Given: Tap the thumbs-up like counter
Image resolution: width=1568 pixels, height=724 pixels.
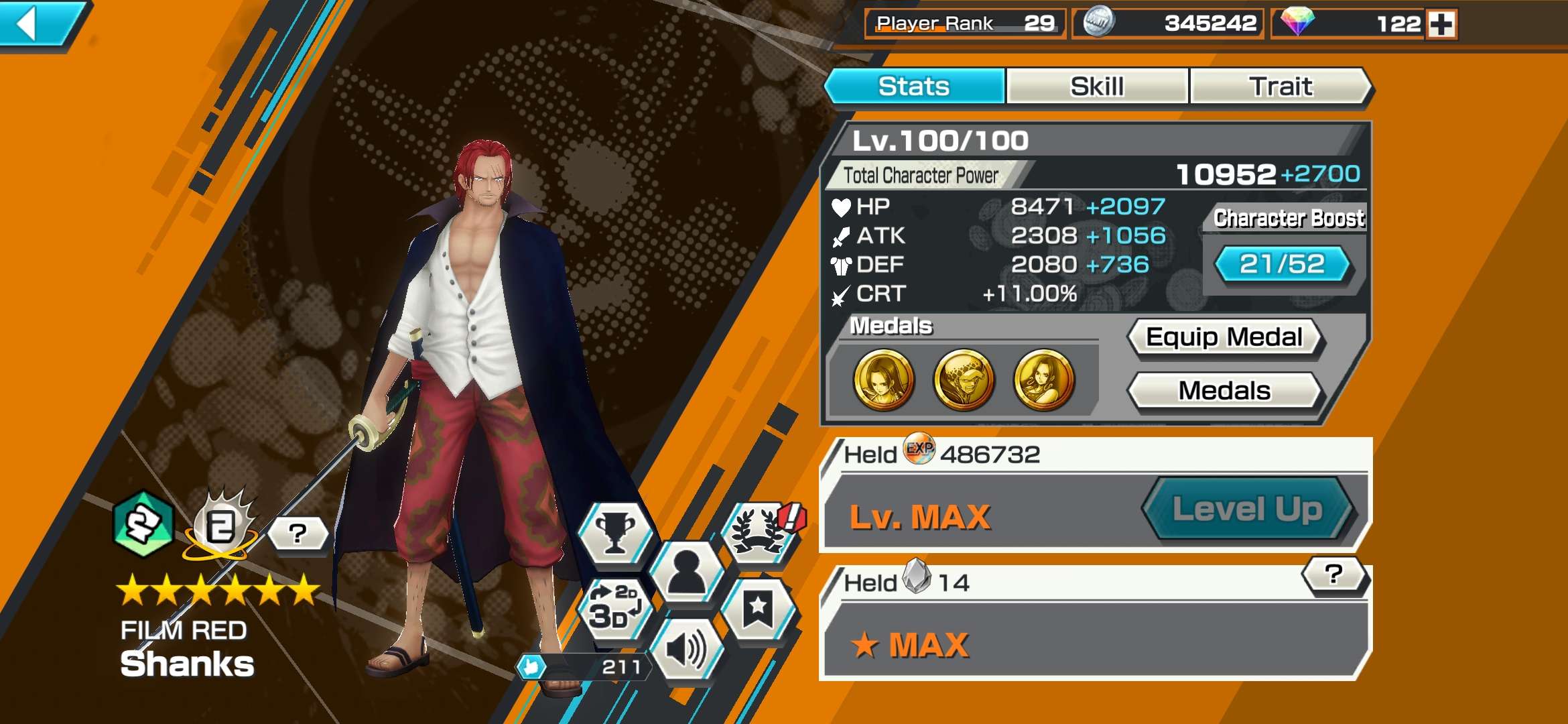Looking at the screenshot, I should click(x=582, y=667).
